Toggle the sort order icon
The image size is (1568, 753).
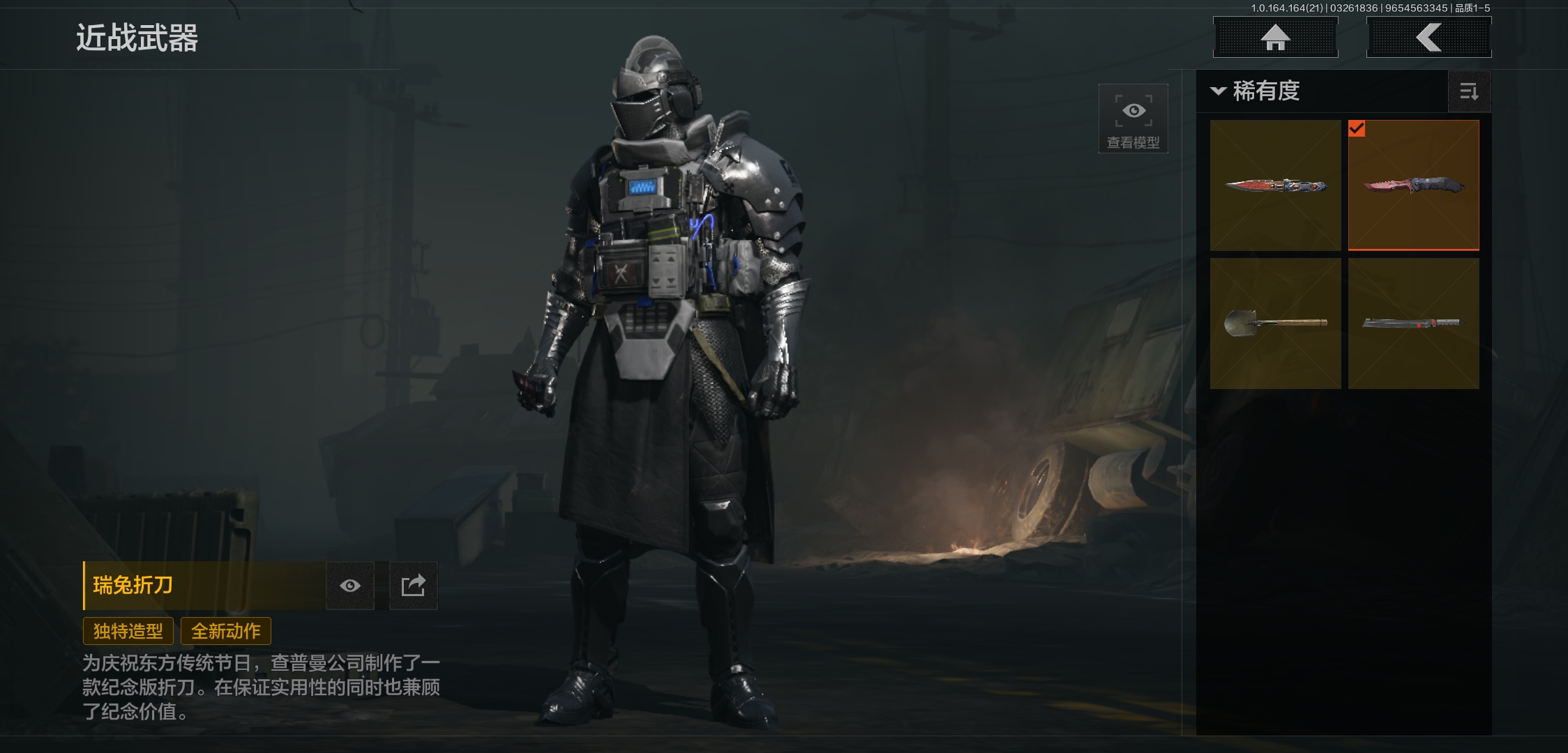pyautogui.click(x=1469, y=91)
